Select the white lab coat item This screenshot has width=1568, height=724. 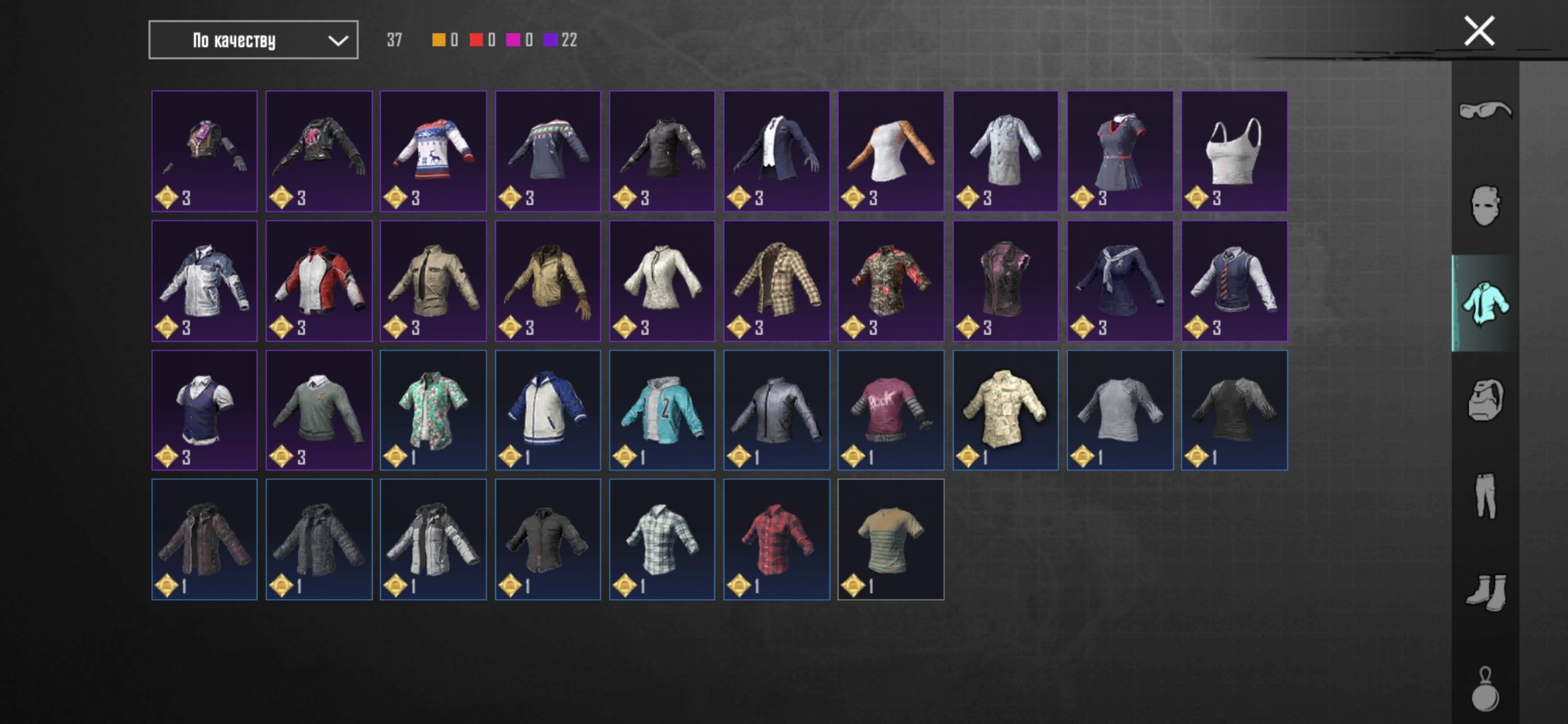(1005, 152)
